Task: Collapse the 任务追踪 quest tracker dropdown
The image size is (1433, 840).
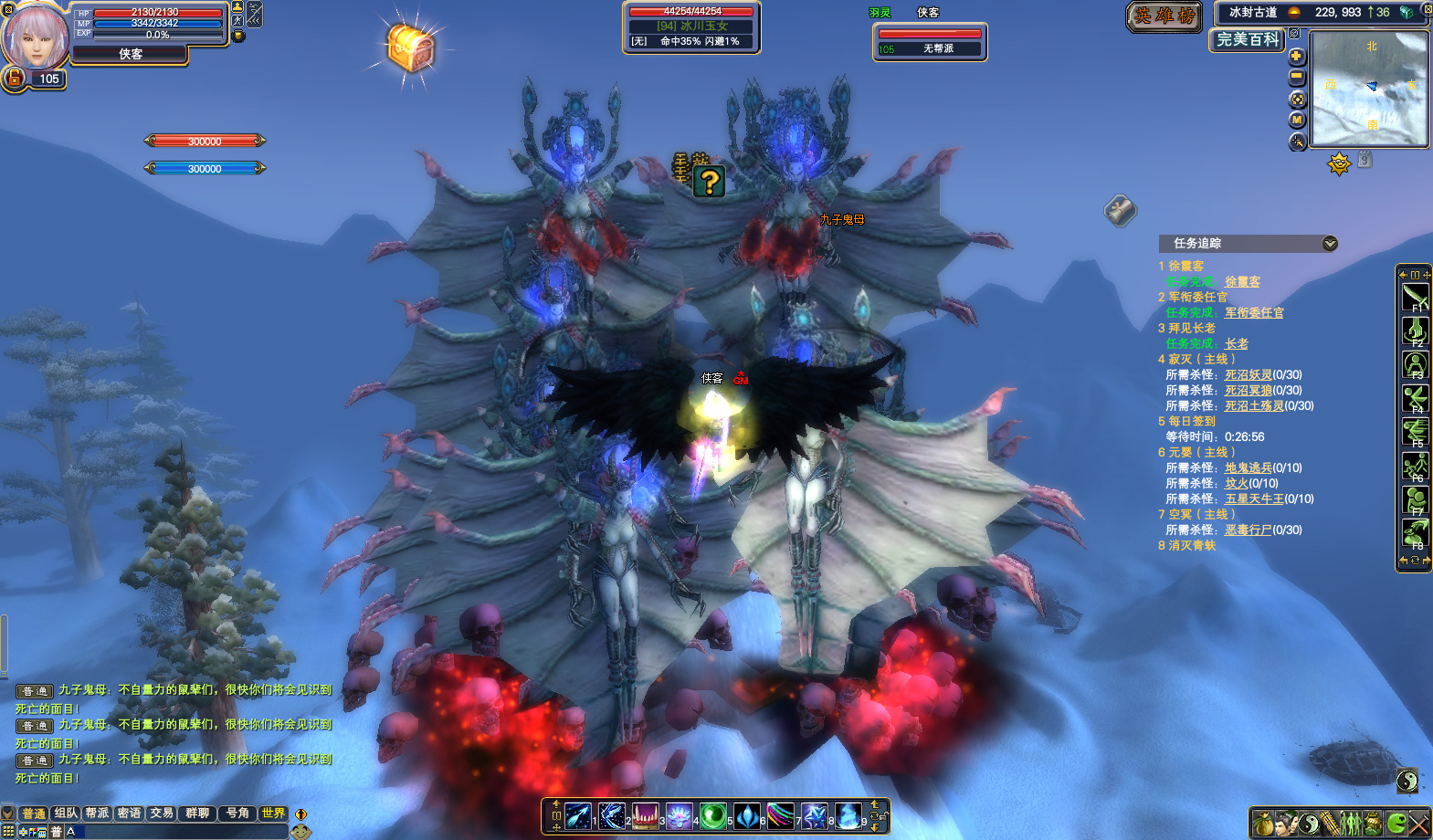Action: (x=1330, y=243)
